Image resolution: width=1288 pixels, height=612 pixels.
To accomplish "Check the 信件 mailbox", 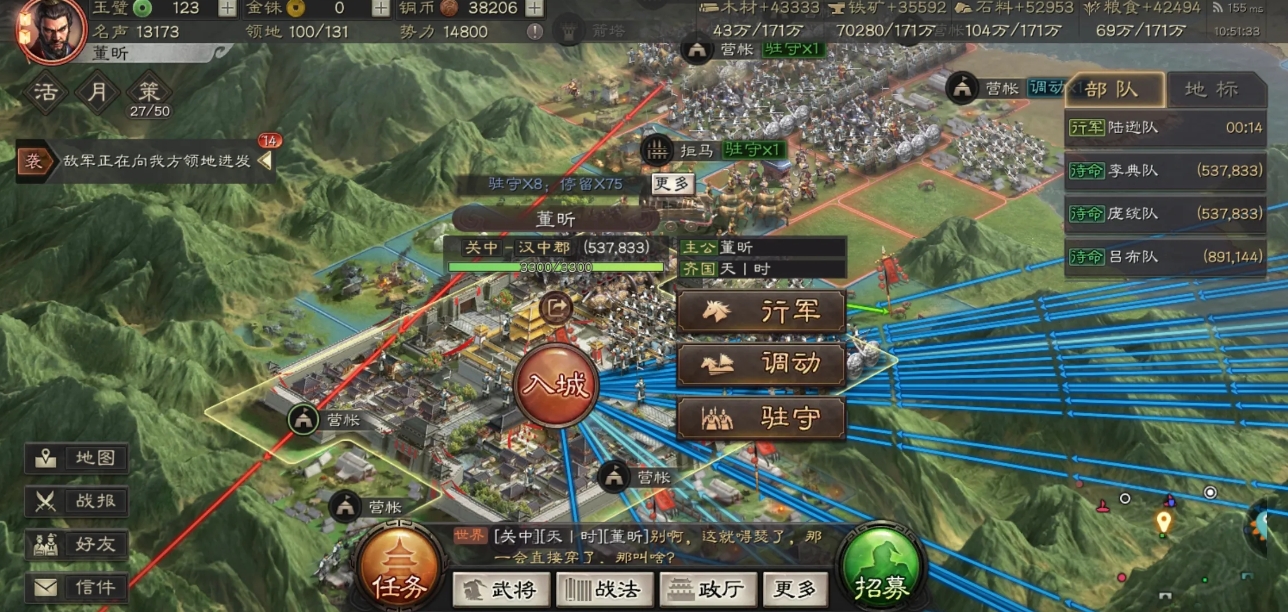I will 77,588.
